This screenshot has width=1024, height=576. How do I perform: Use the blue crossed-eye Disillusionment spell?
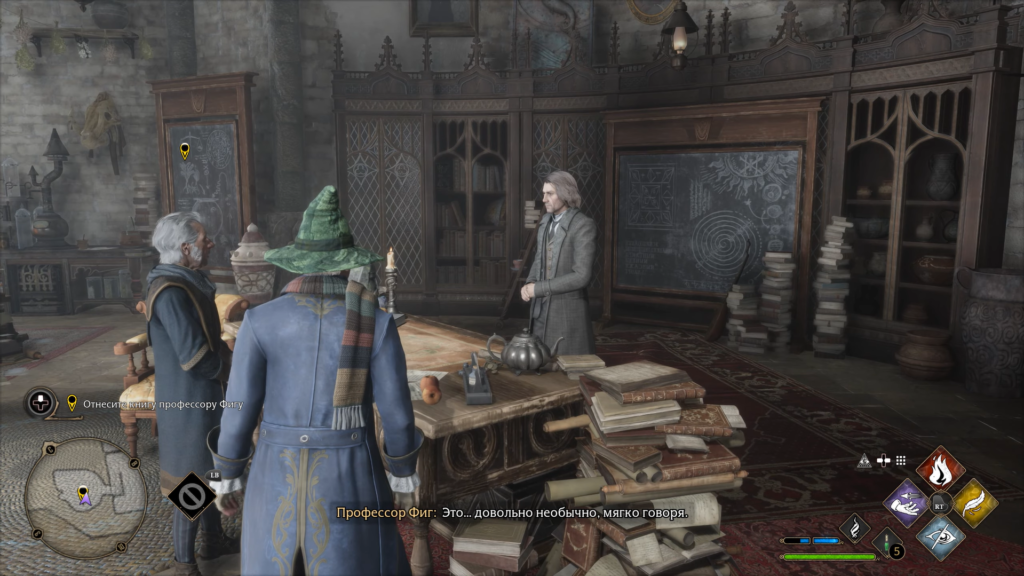click(940, 535)
